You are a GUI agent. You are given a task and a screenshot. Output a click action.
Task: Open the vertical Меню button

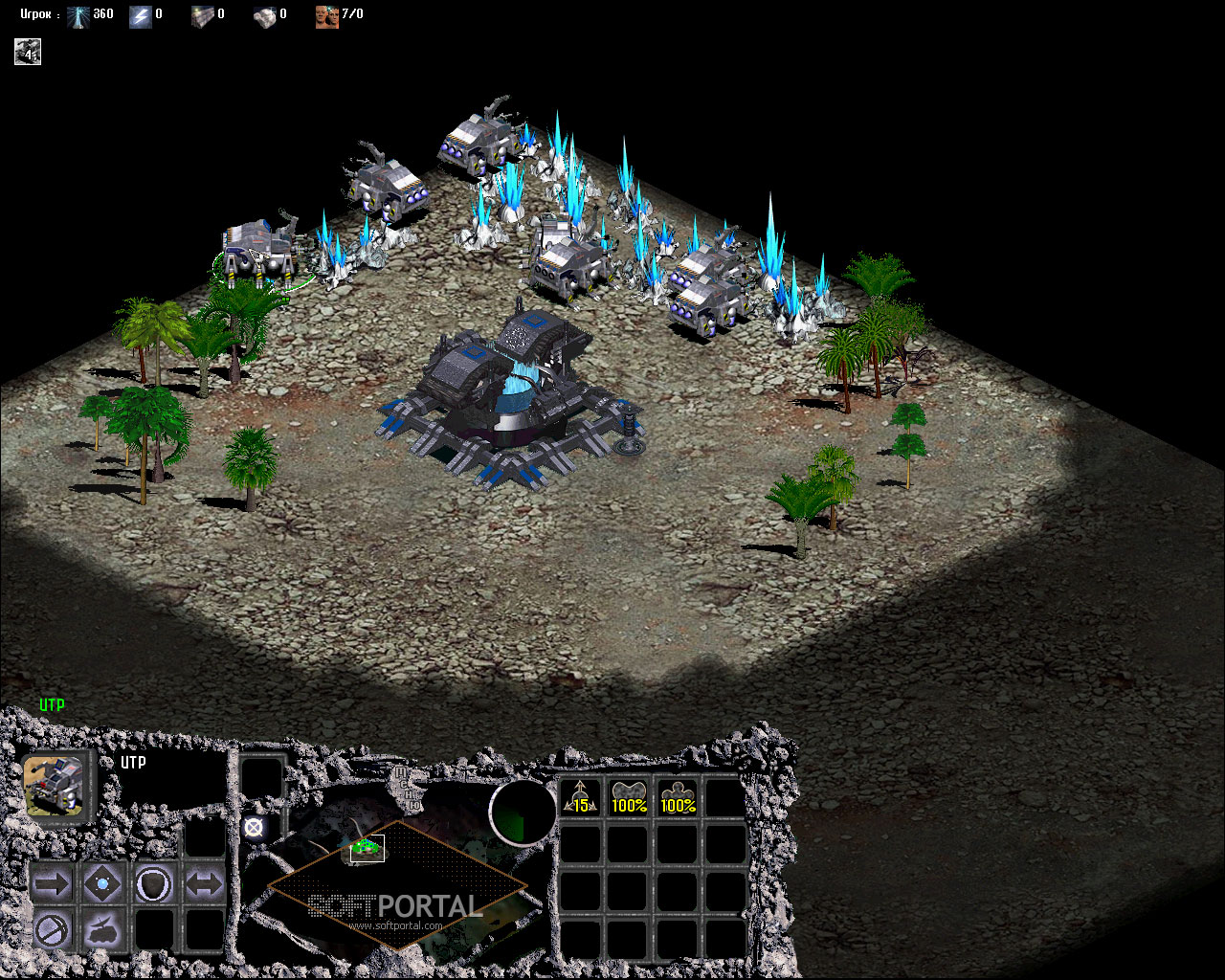(x=406, y=787)
